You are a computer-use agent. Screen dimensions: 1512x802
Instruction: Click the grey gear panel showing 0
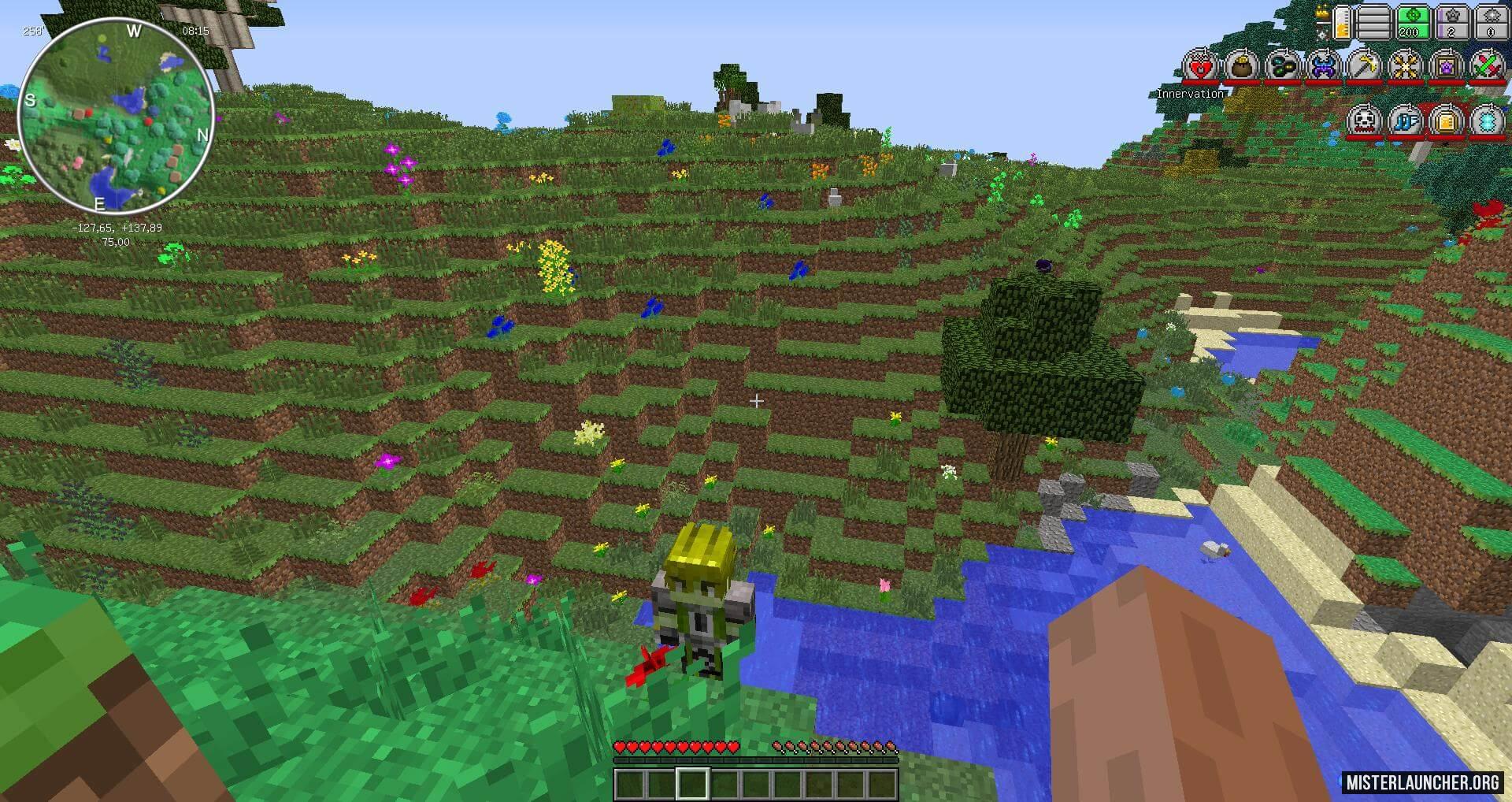pyautogui.click(x=1490, y=22)
